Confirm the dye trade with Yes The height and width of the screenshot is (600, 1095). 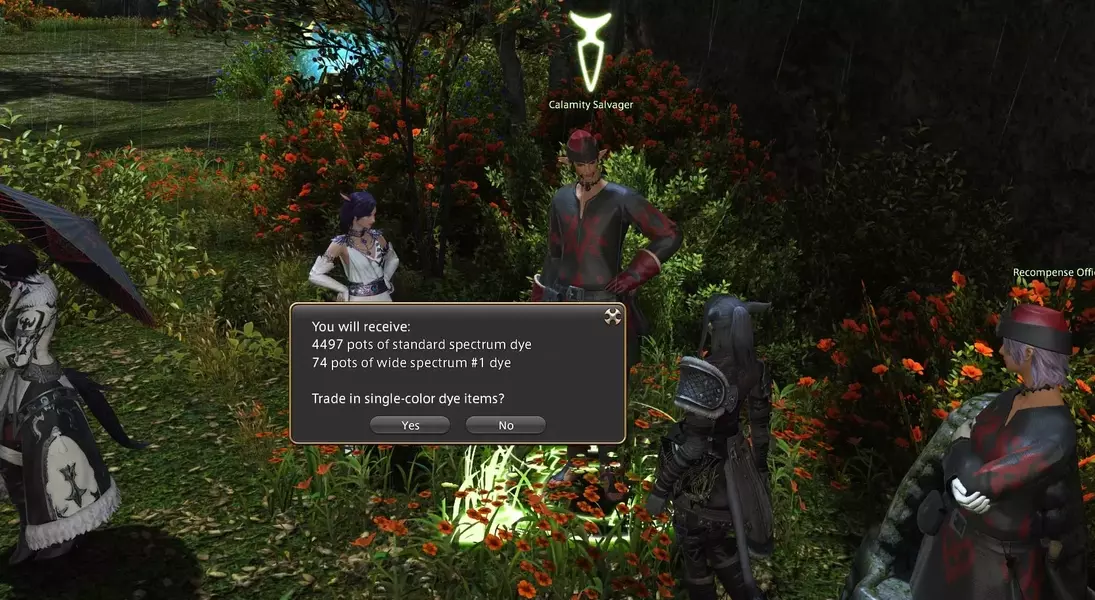[x=410, y=425]
